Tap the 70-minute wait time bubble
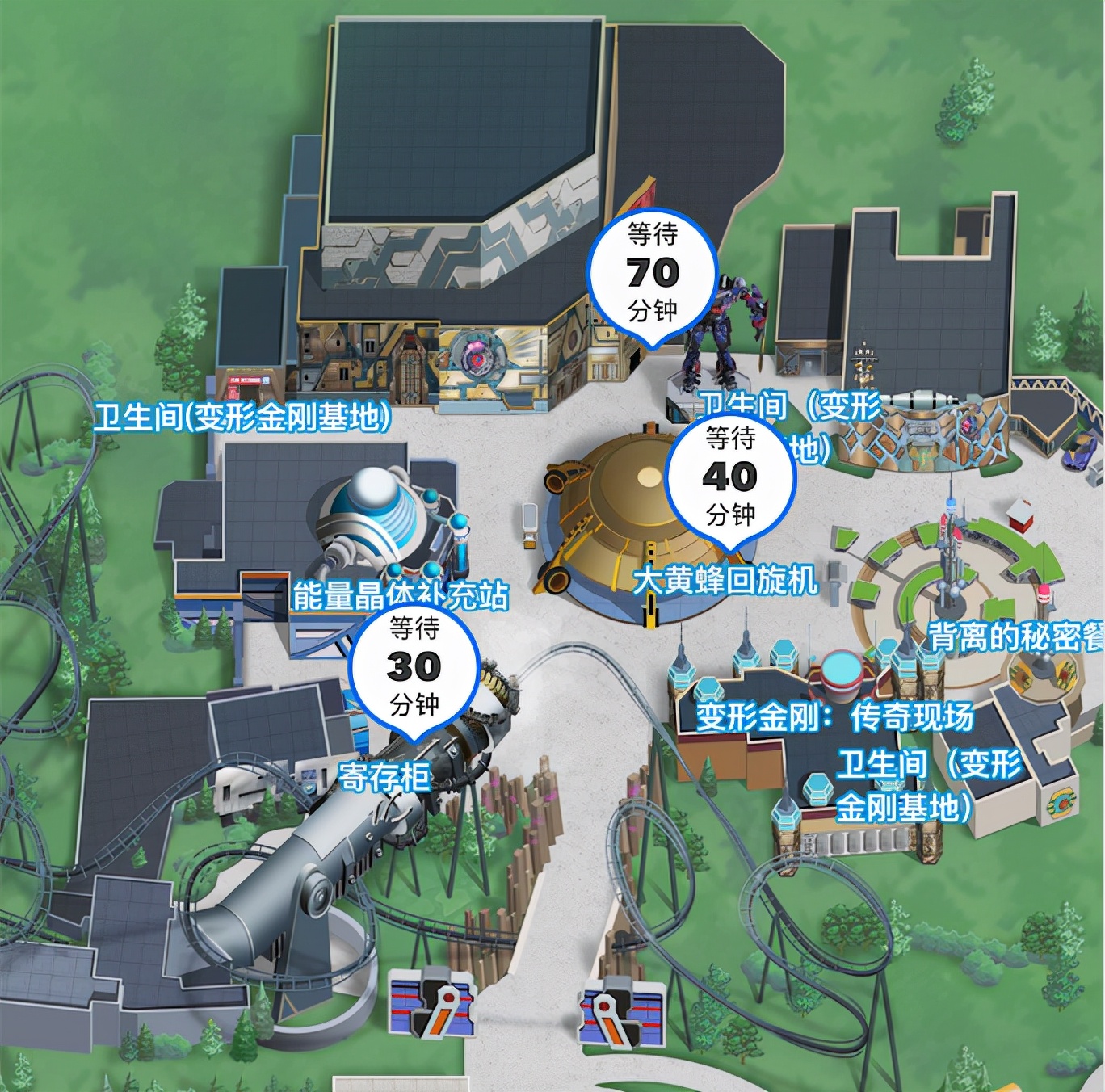1105x1092 pixels. 652,273
